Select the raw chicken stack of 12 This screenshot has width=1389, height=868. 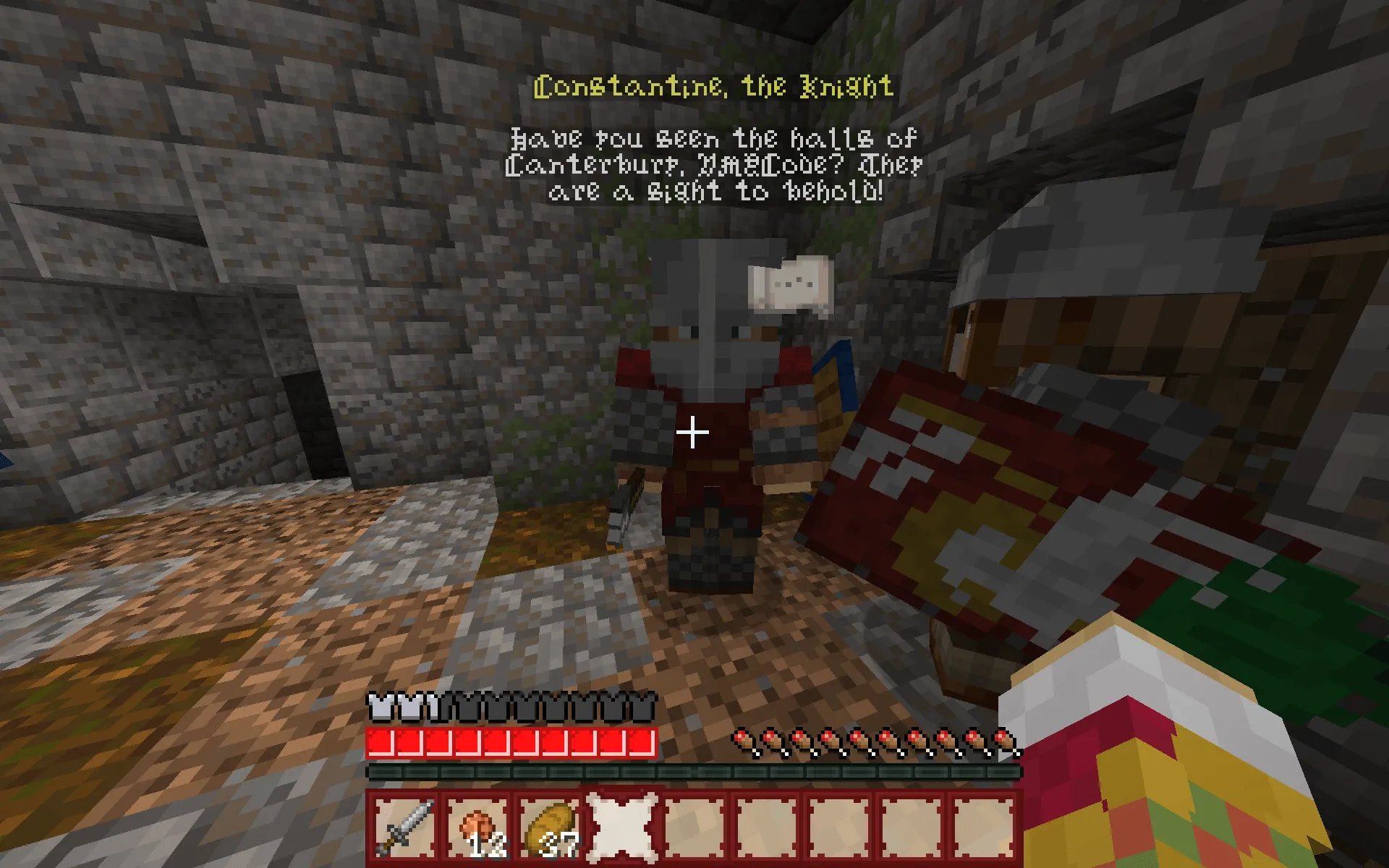point(477,825)
